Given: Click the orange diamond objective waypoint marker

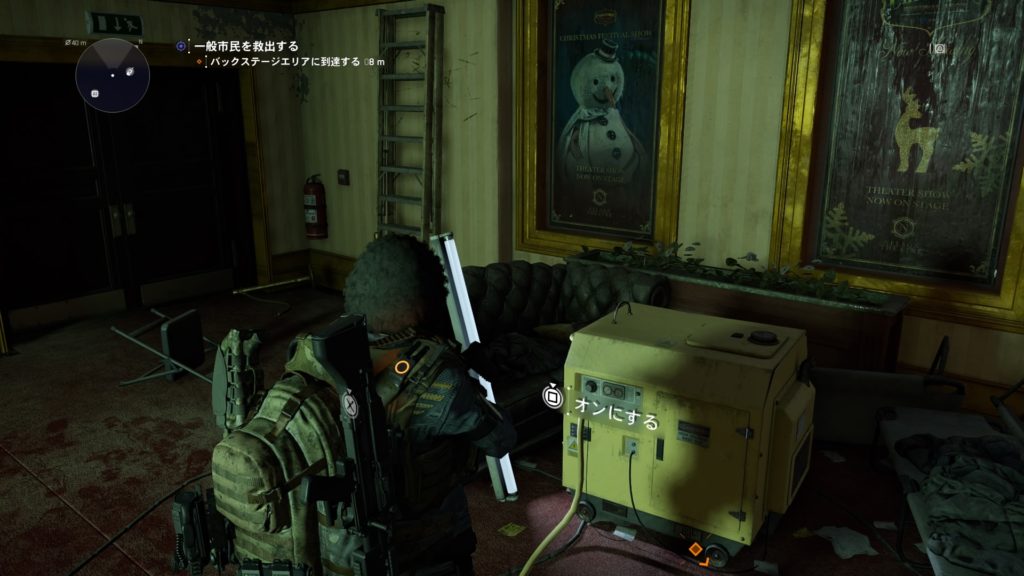Looking at the screenshot, I should [x=695, y=549].
